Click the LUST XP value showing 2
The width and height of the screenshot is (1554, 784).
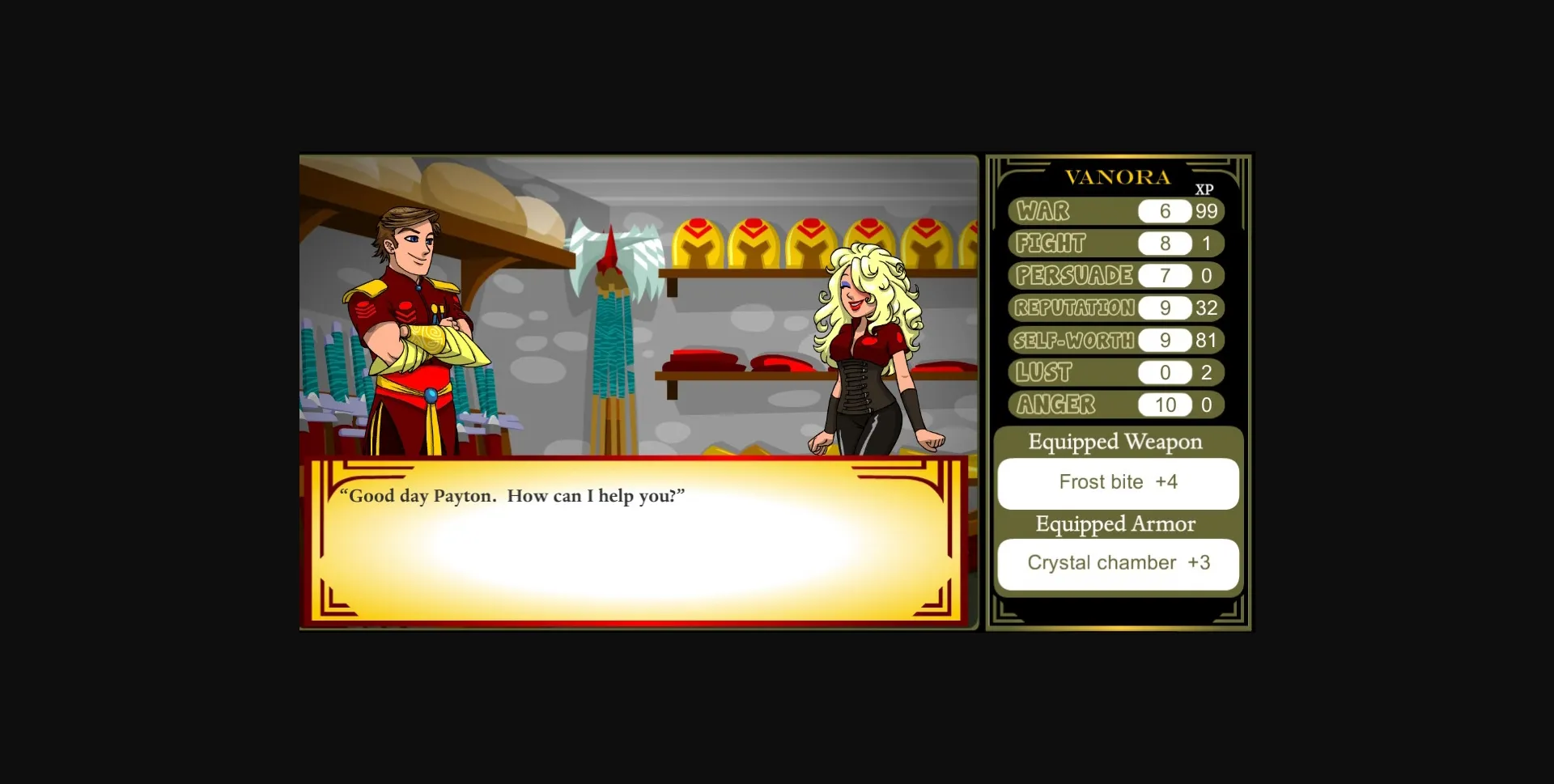(1207, 372)
